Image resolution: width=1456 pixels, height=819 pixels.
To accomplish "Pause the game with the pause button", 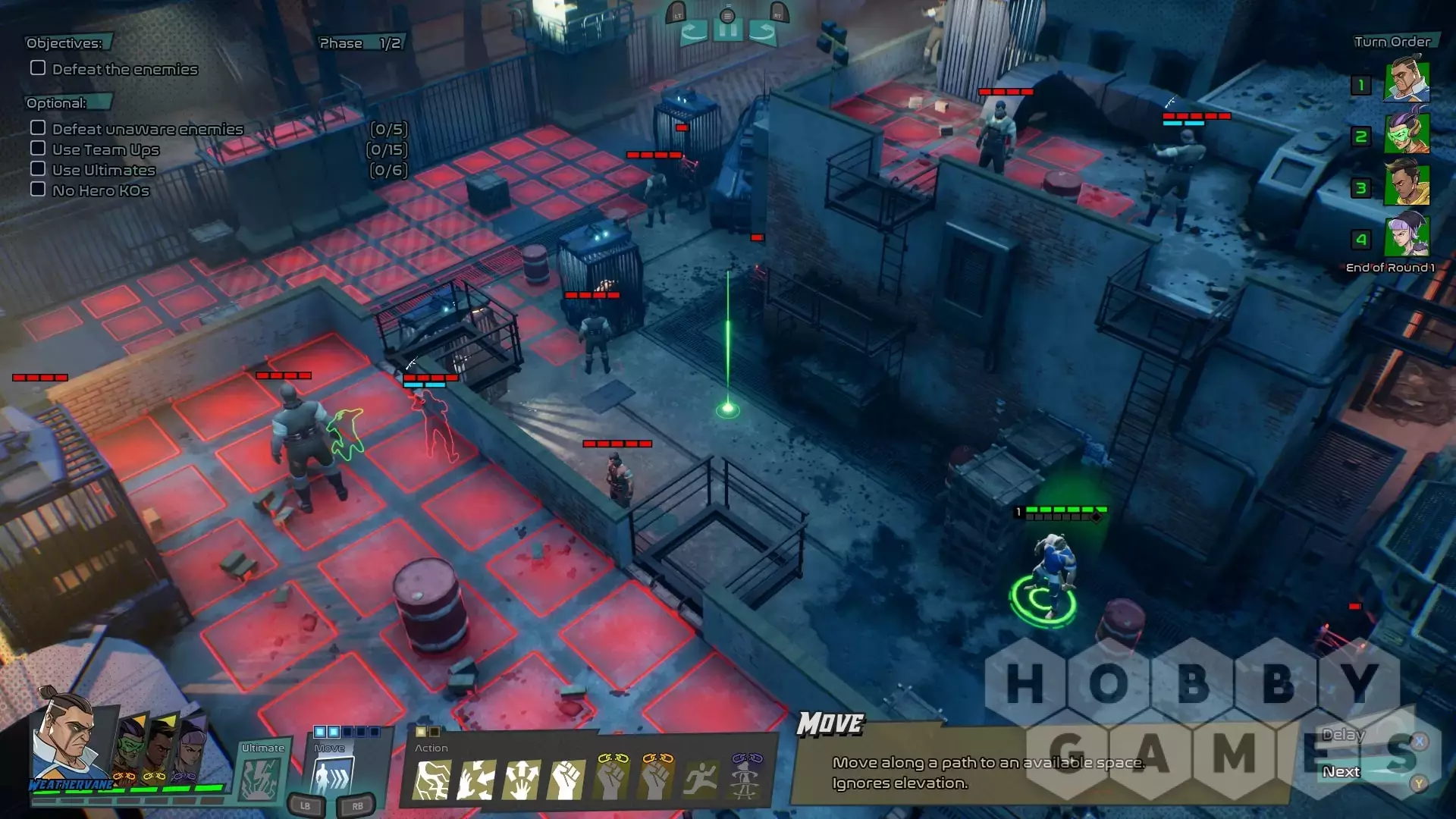I will coord(728,32).
